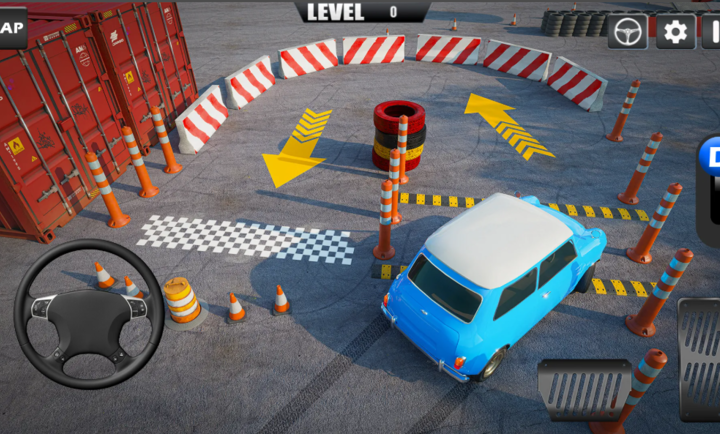This screenshot has width=720, height=434.
Task: Switch the steering control mode
Action: pyautogui.click(x=627, y=32)
